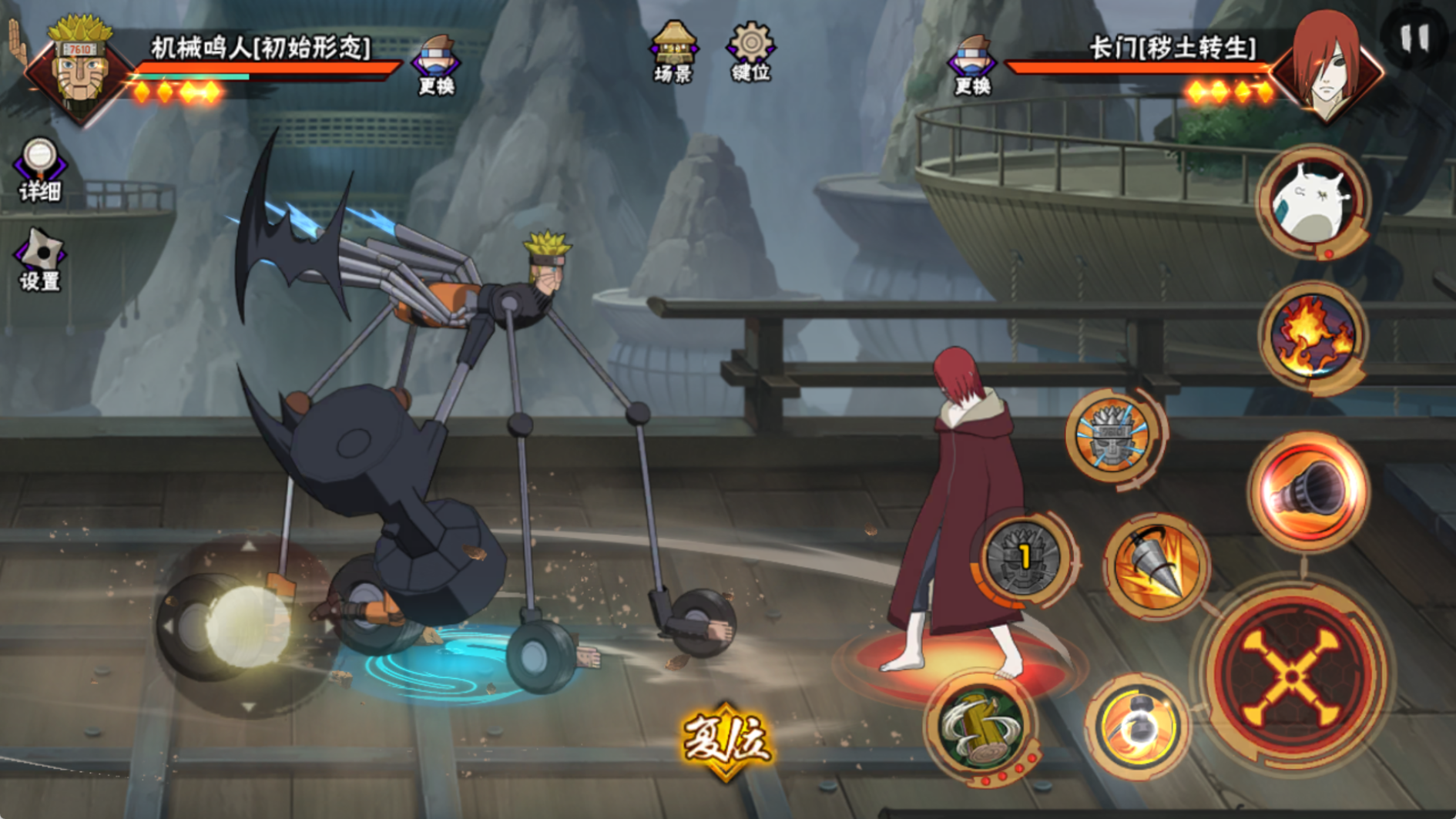Activate the cannon barrel skill
The width and height of the screenshot is (1456, 819).
(1308, 490)
